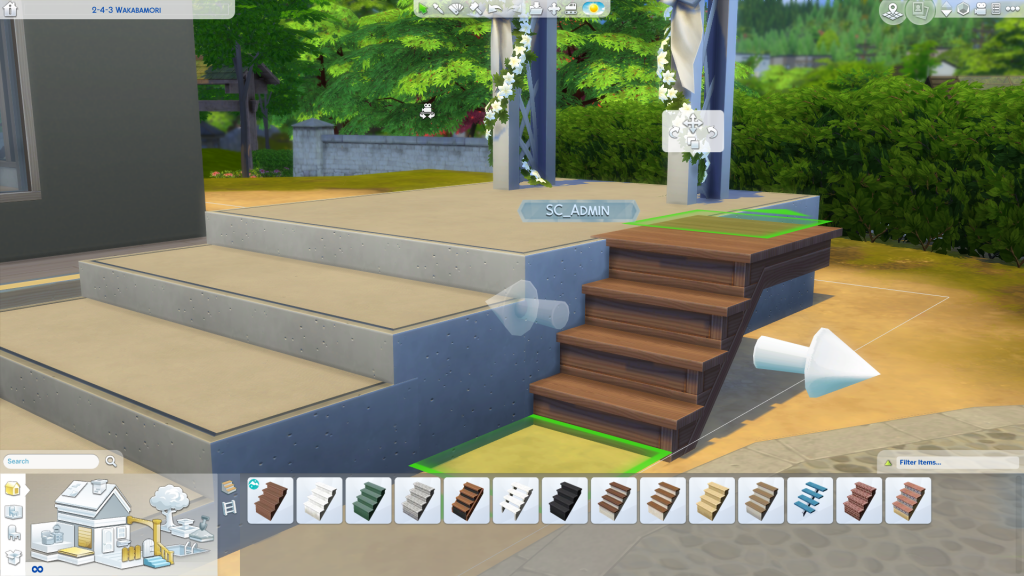Switch to the ladders category tab
Viewport: 1024px width, 576px height.
pos(229,509)
